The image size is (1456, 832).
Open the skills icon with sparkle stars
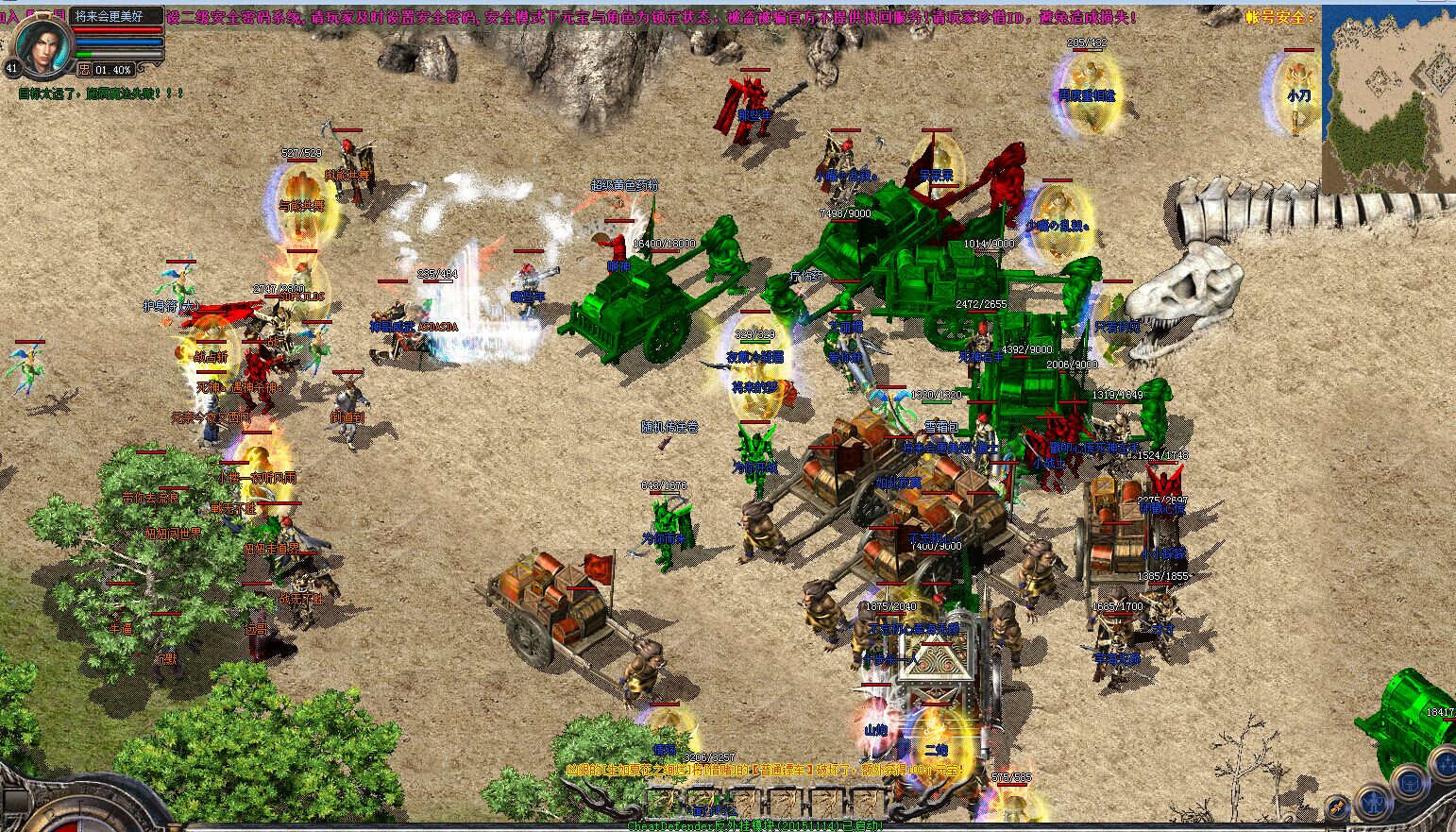pyautogui.click(x=1446, y=765)
